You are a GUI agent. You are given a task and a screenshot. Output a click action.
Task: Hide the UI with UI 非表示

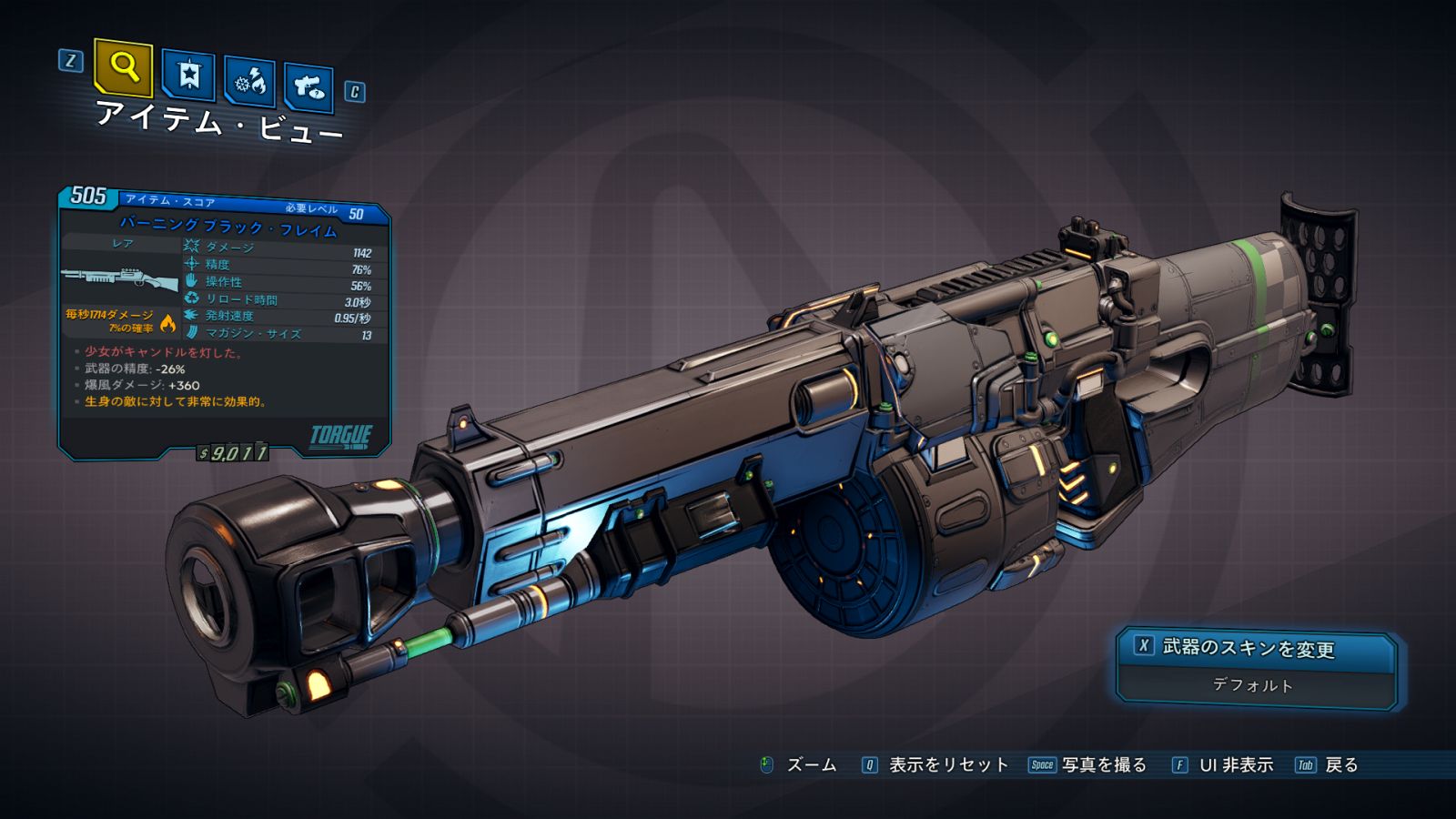1223,765
